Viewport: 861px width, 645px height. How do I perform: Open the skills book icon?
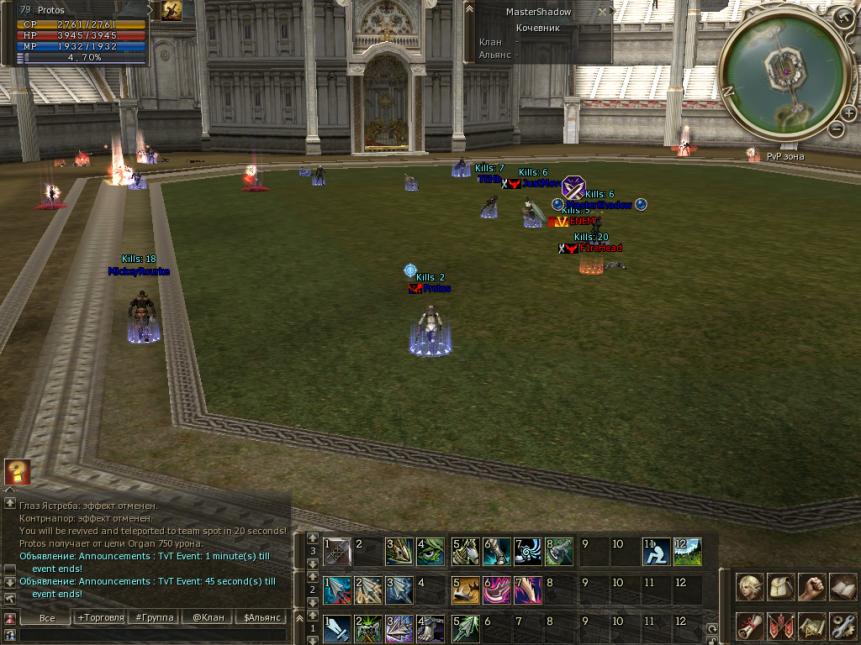click(x=843, y=587)
